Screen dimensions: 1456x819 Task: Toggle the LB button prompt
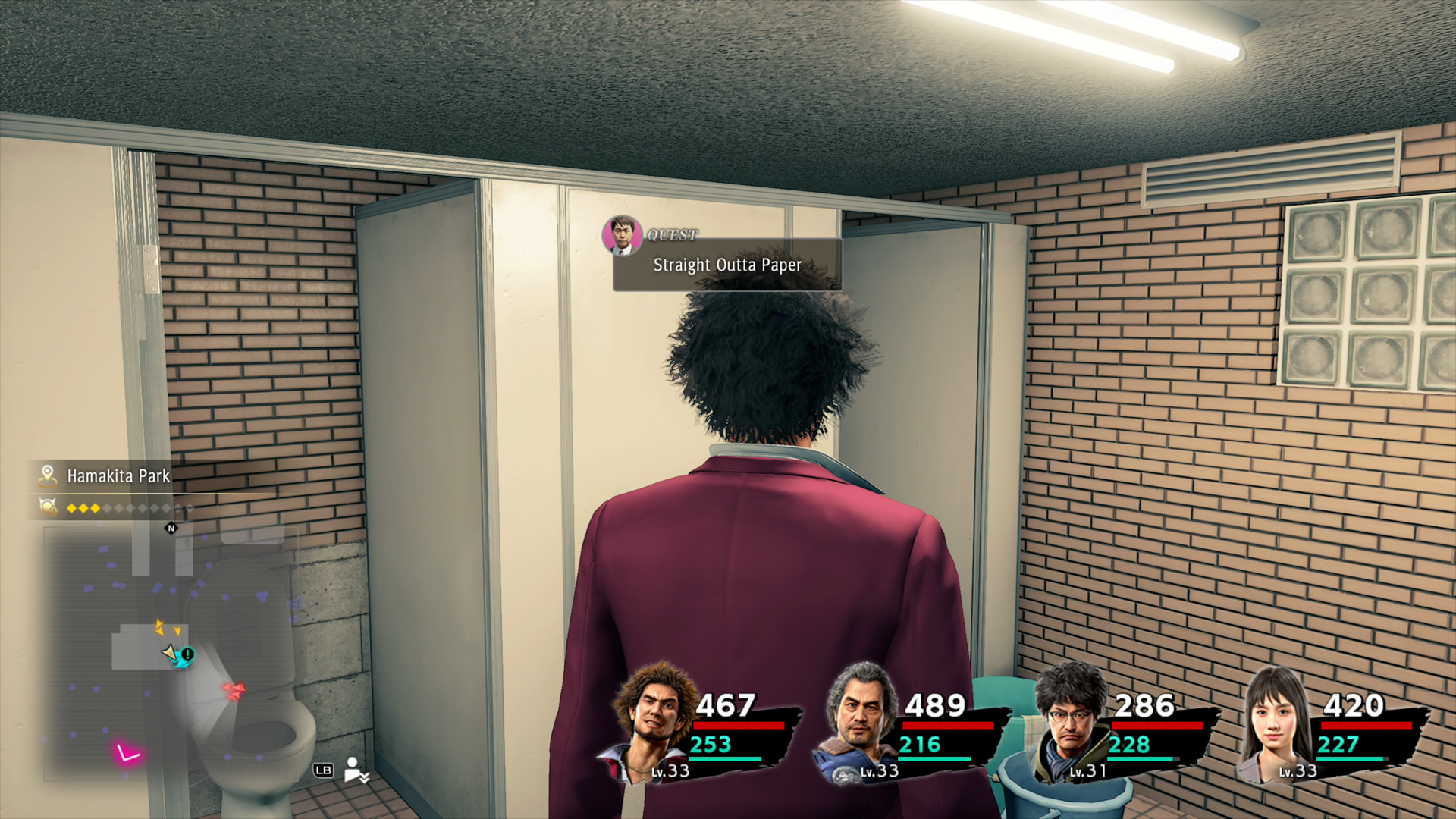pos(325,770)
